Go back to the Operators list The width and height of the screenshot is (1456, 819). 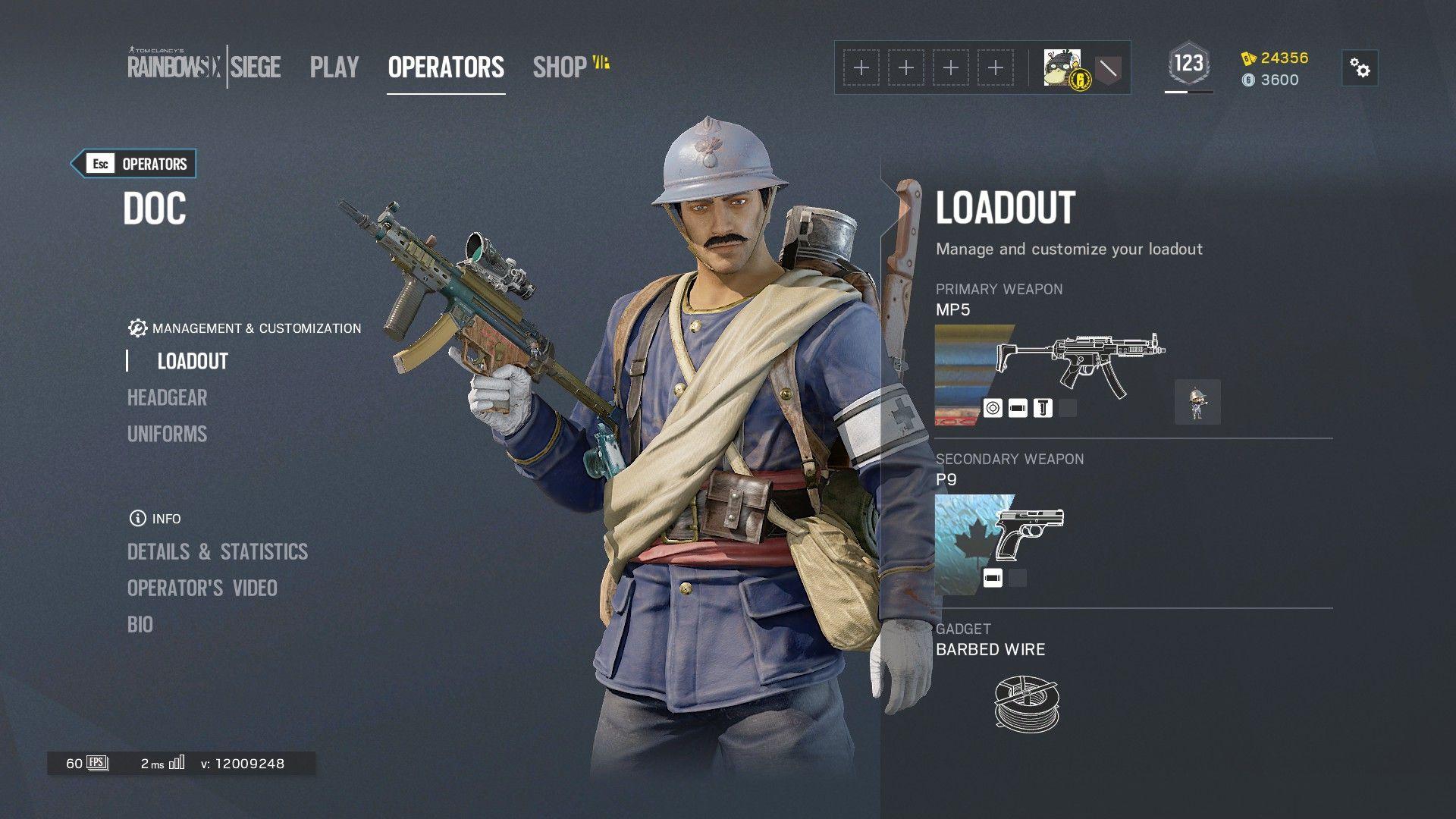point(134,164)
